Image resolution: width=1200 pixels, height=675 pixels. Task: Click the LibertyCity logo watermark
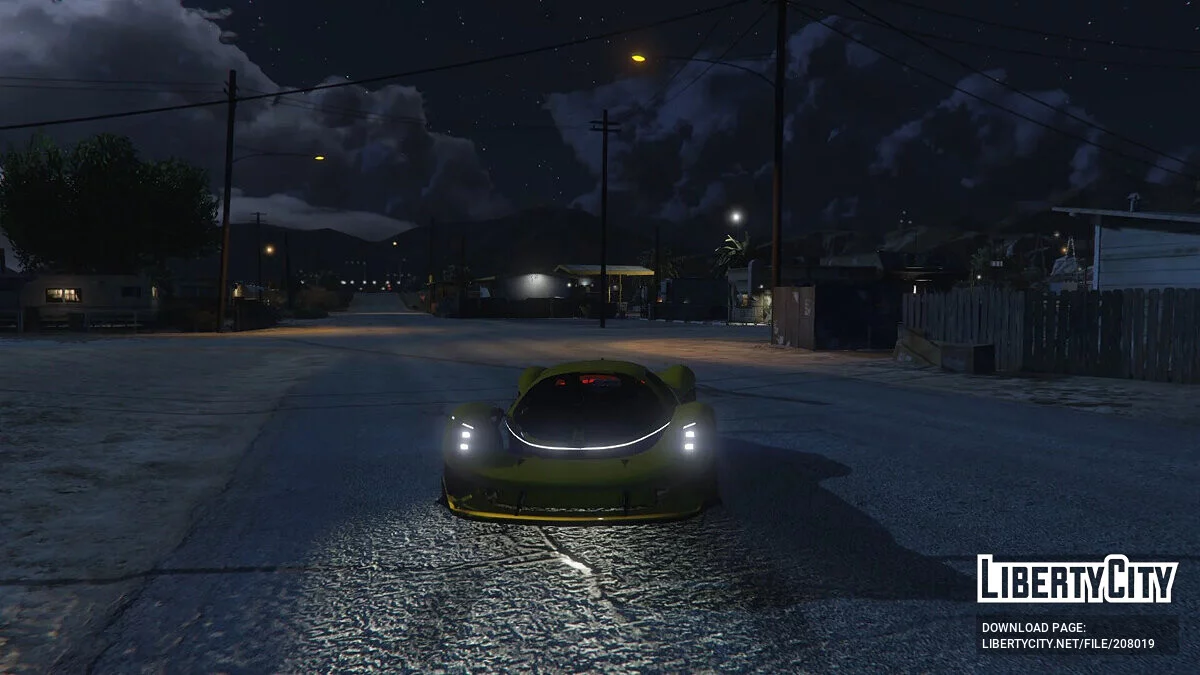pyautogui.click(x=1077, y=579)
